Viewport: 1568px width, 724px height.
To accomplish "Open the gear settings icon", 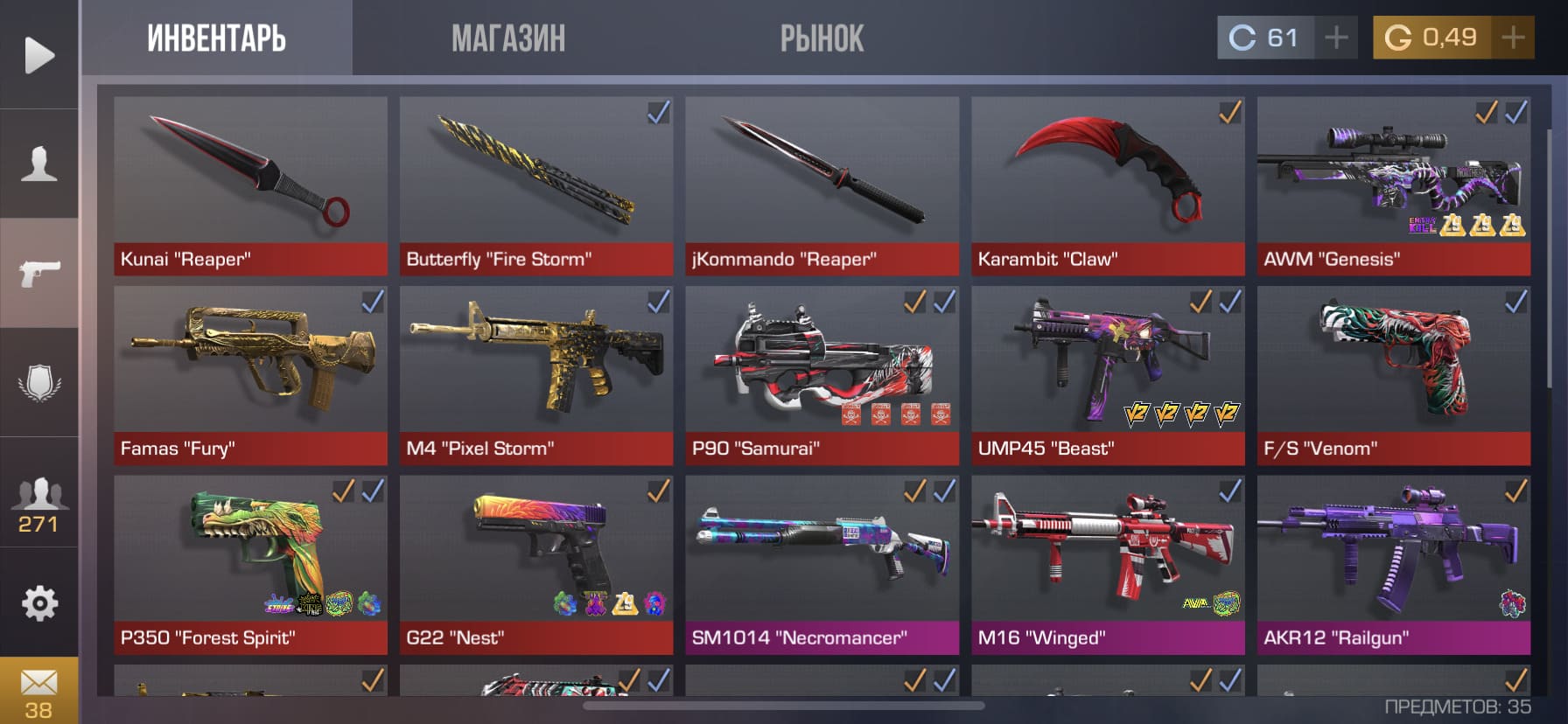I will point(38,603).
